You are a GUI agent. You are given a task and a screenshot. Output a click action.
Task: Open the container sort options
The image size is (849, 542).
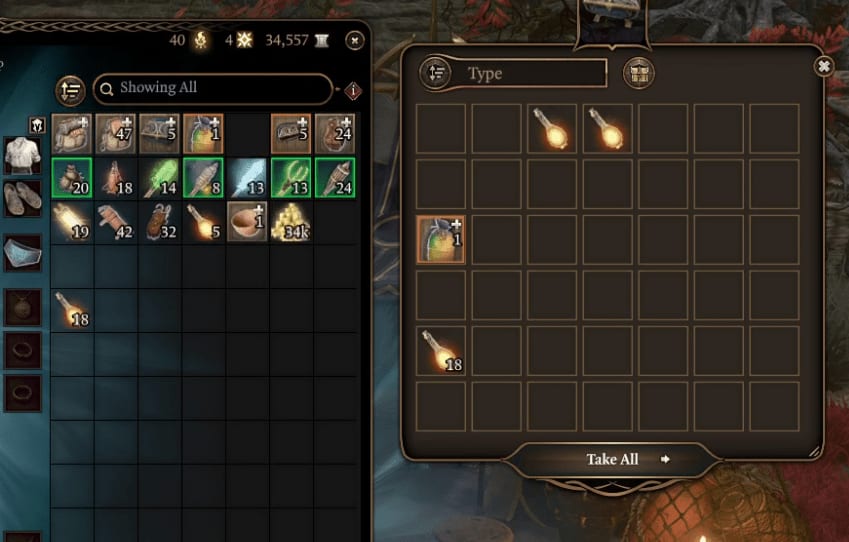coord(436,73)
